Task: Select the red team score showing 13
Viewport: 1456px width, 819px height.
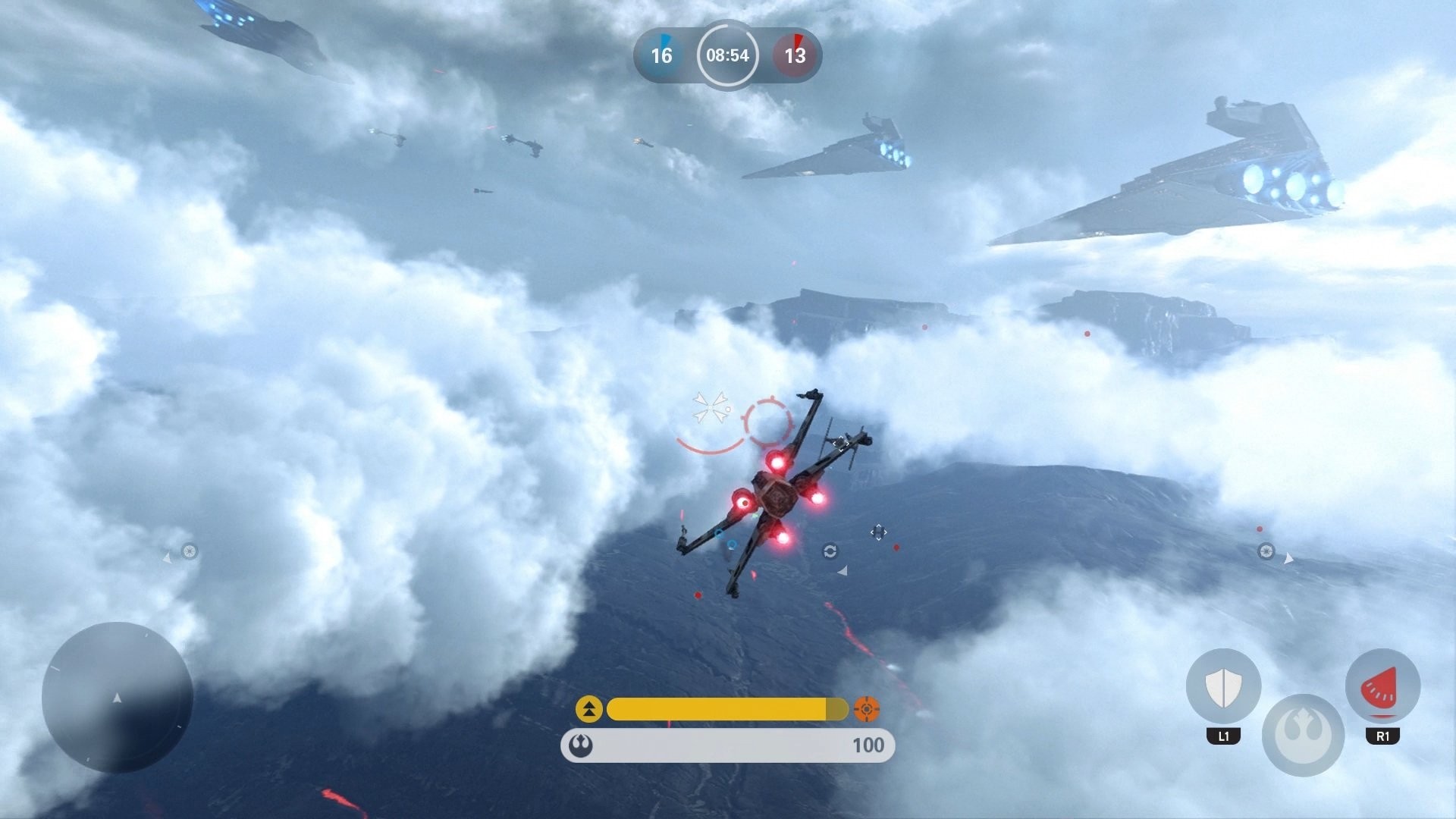Action: tap(793, 55)
